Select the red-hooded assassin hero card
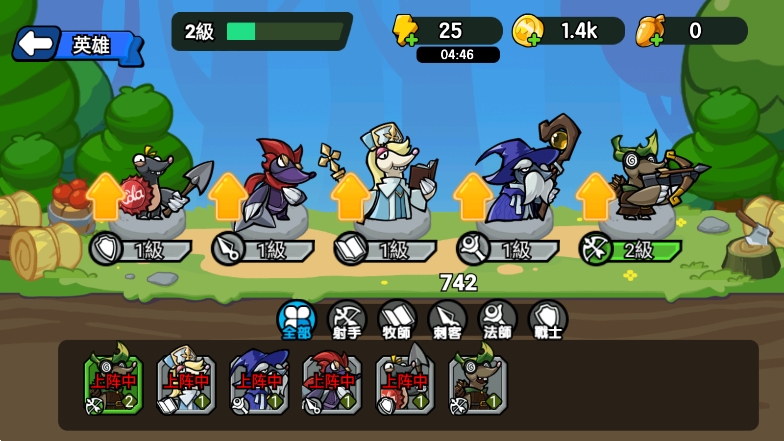The height and width of the screenshot is (441, 784). pos(331,384)
